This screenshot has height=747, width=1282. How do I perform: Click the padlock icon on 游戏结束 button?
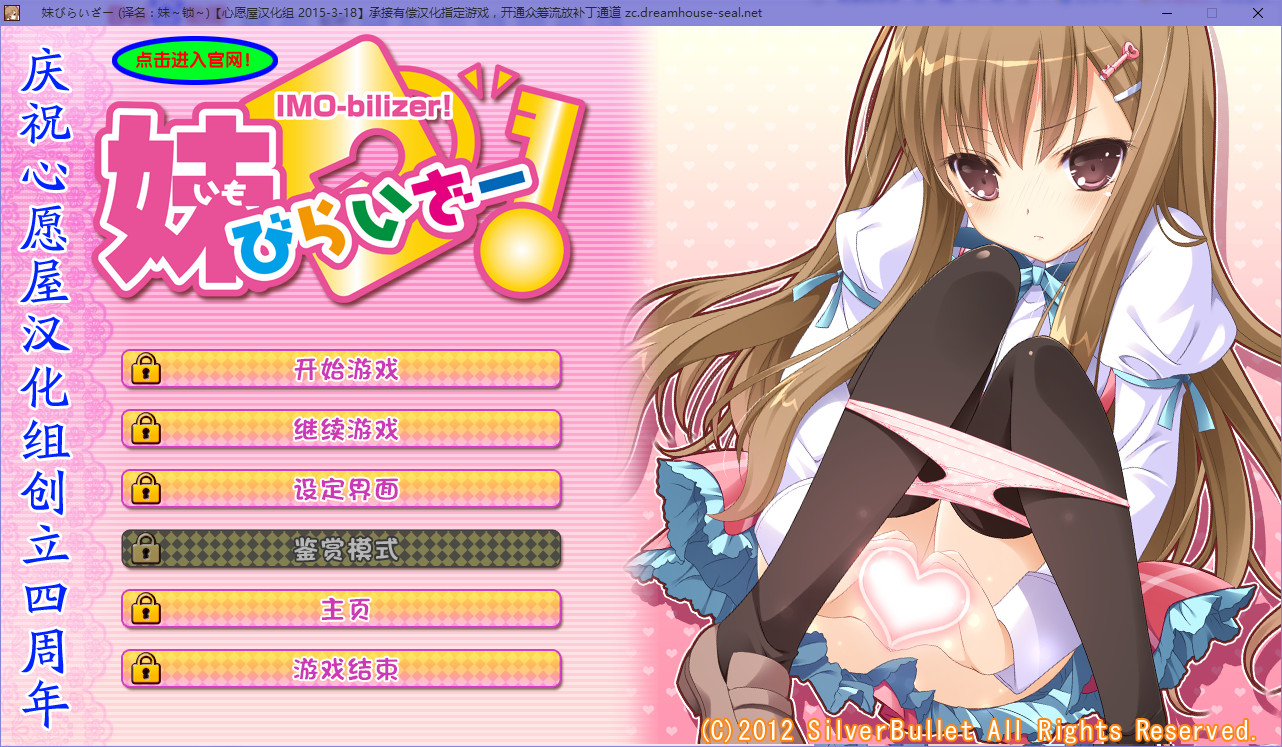point(146,669)
